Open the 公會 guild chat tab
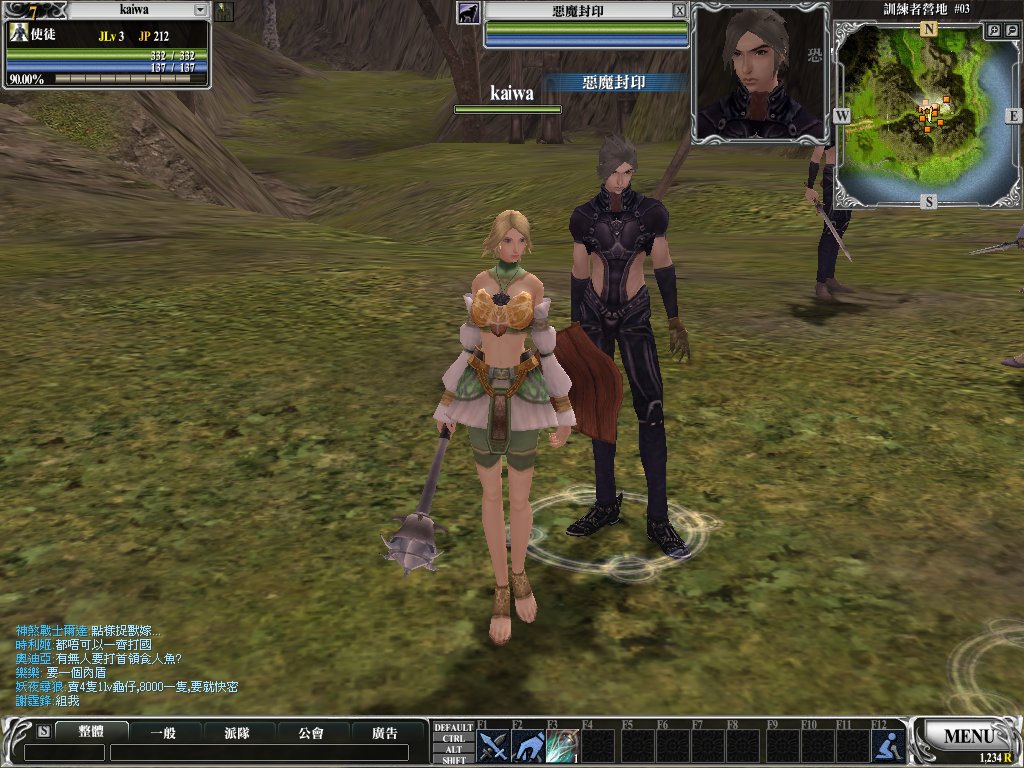The image size is (1024, 768). tap(312, 732)
